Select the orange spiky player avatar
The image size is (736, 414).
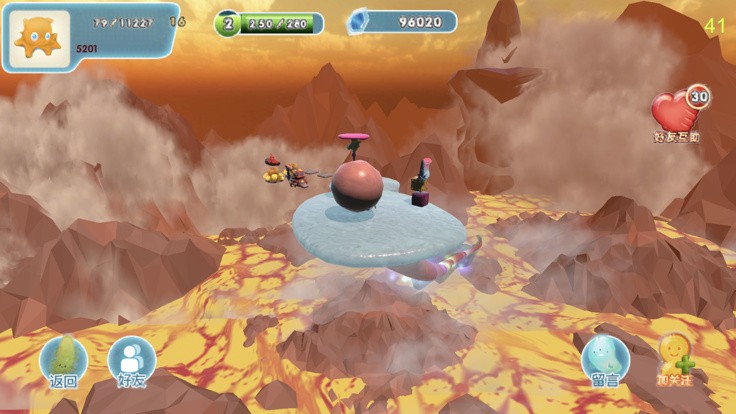[40, 36]
